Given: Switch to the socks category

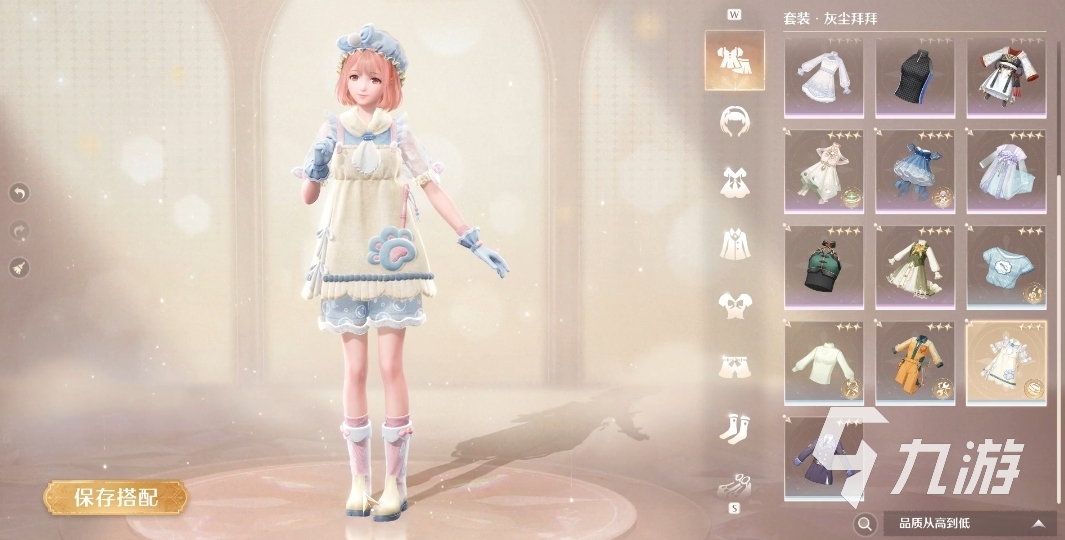Looking at the screenshot, I should [734, 428].
